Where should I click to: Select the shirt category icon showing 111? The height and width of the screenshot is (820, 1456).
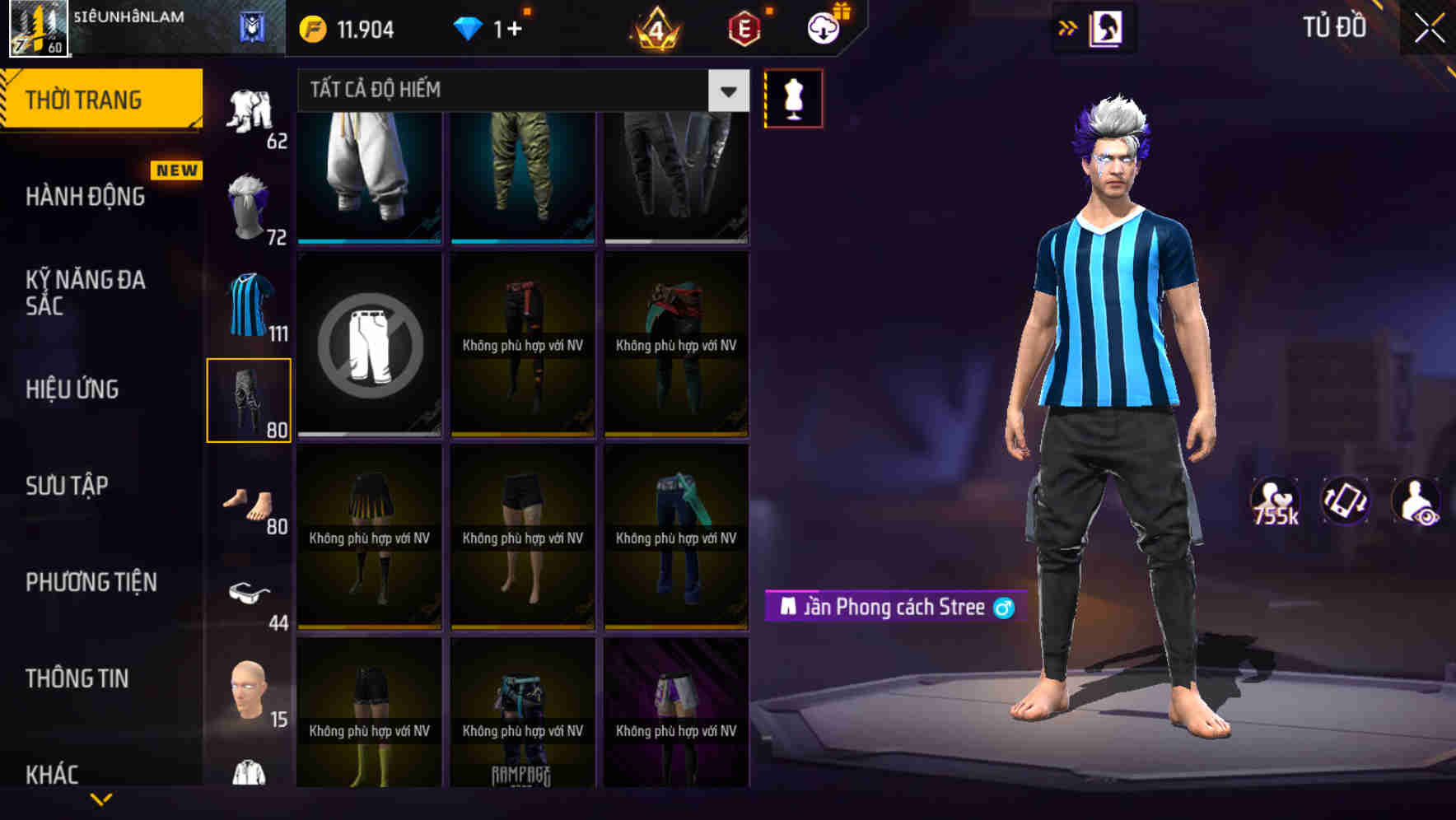pyautogui.click(x=250, y=305)
